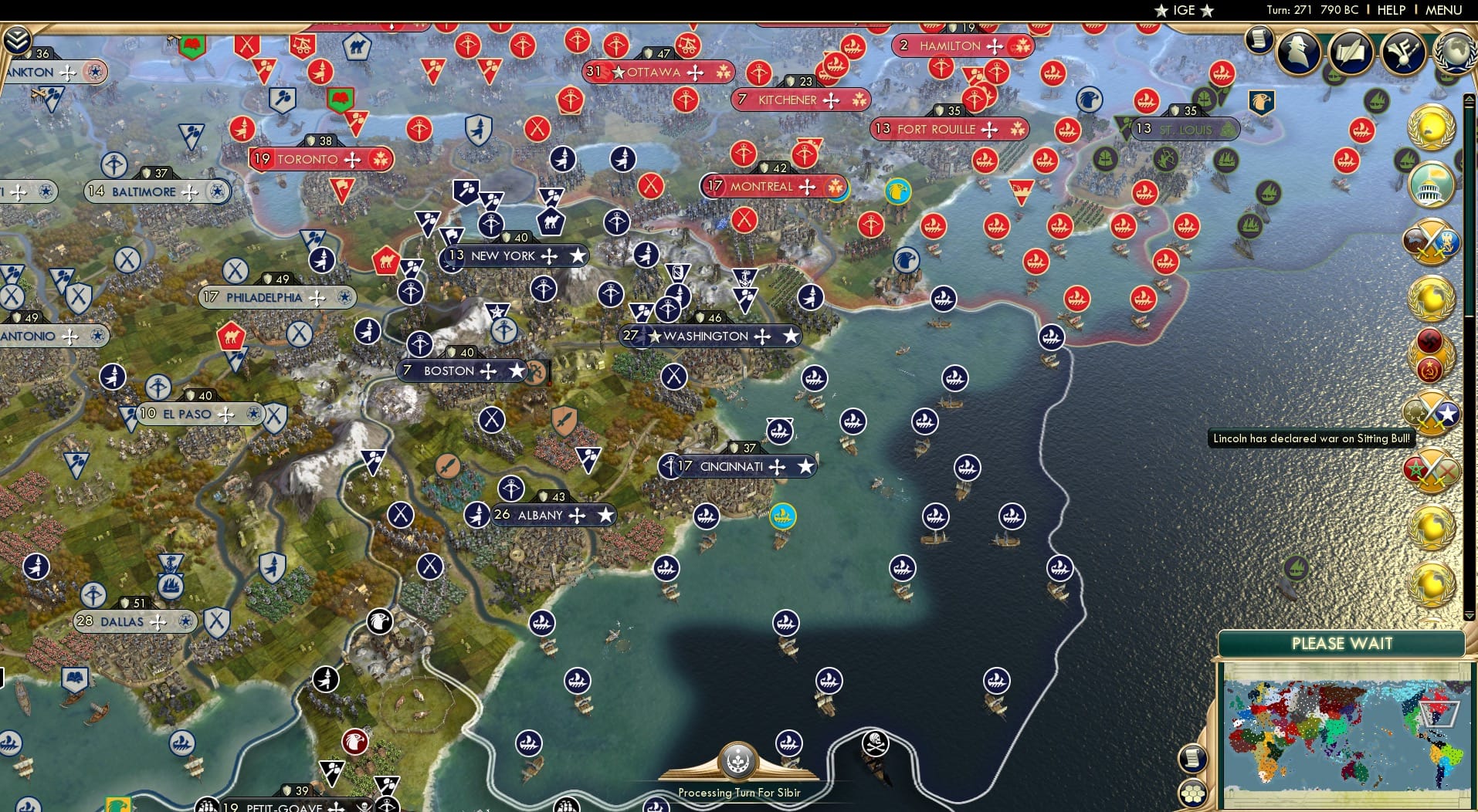Viewport: 1478px width, 812px height.
Task: Click the small scroll icon left of minimap
Action: pyautogui.click(x=1195, y=759)
